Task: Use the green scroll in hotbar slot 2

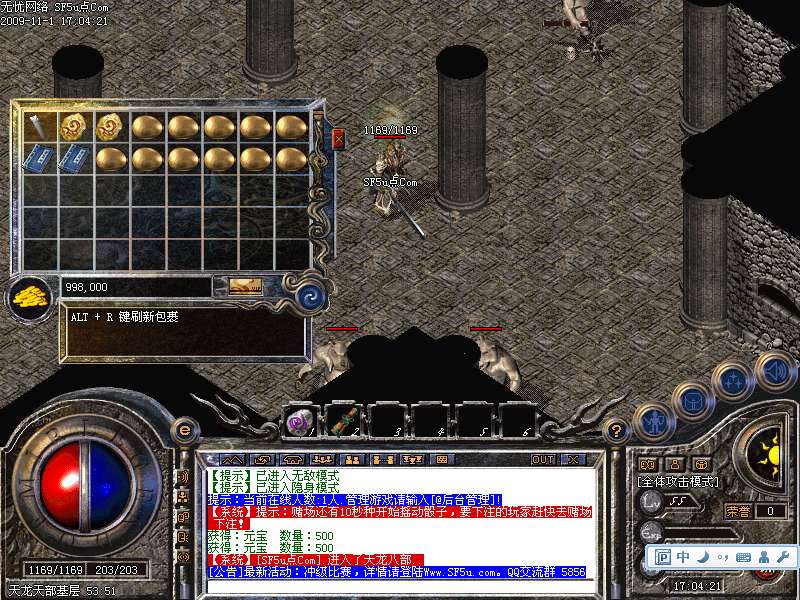Action: click(345, 421)
